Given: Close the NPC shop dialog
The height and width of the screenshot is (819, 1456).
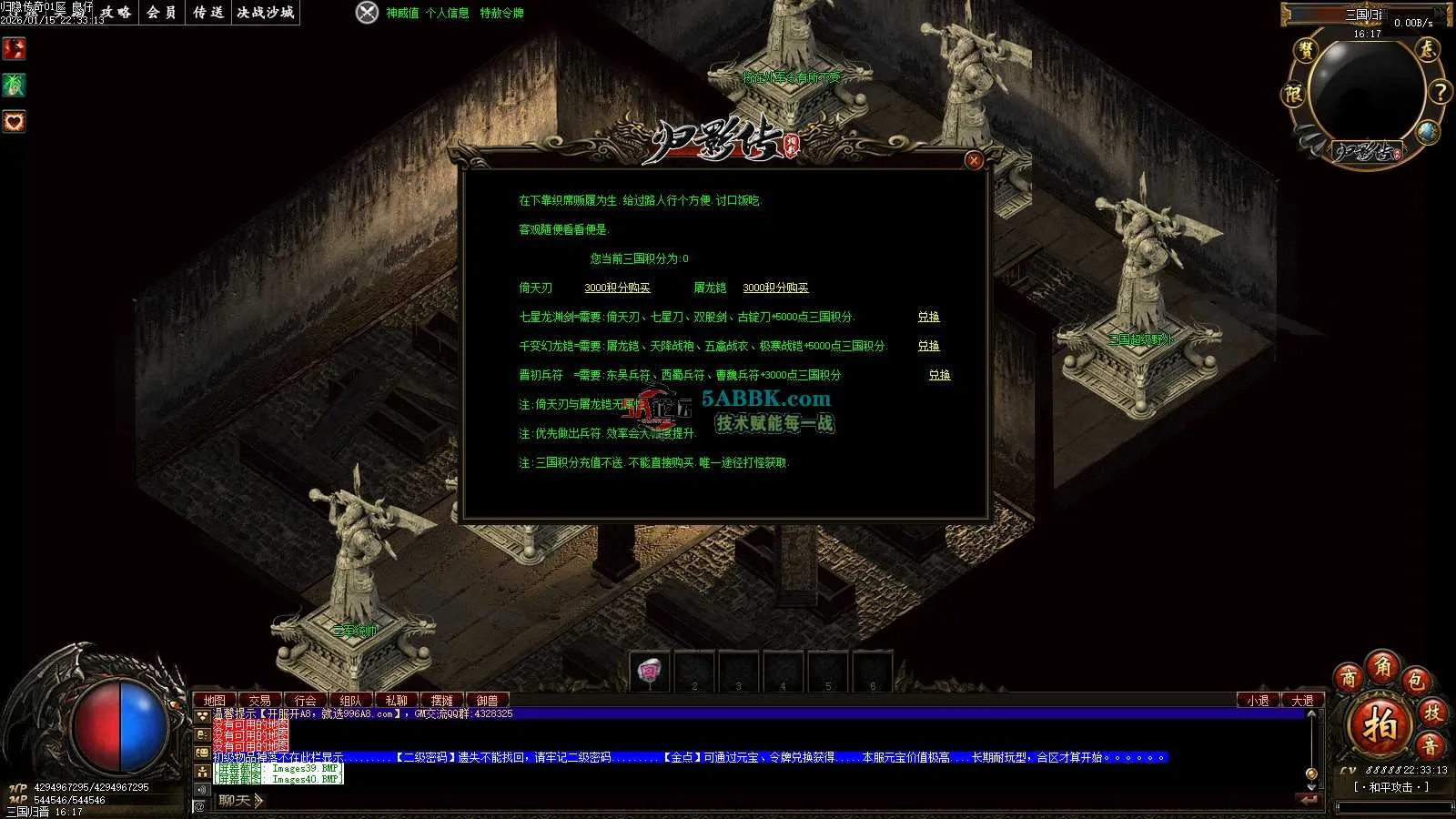Looking at the screenshot, I should point(974,161).
